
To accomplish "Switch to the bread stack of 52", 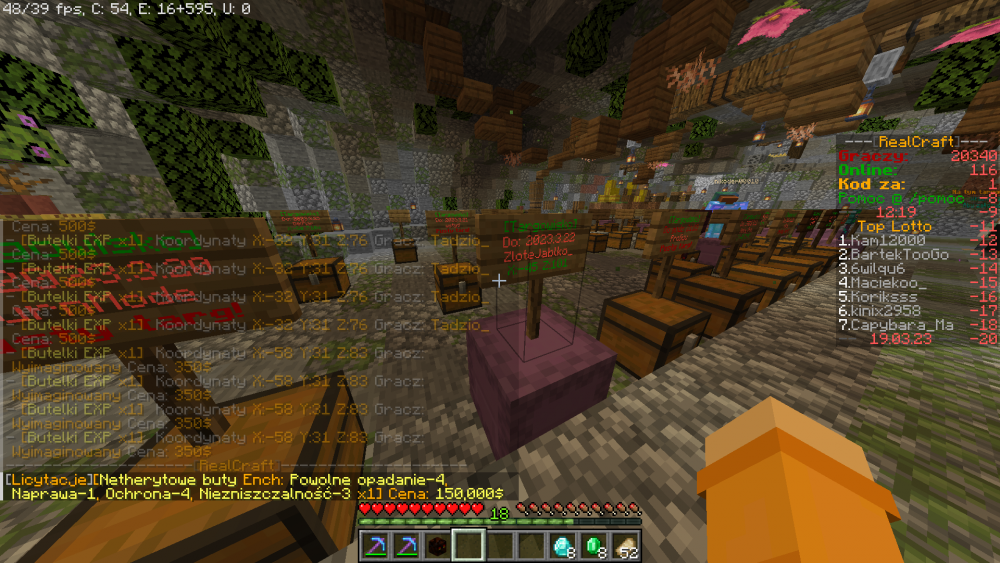I will pyautogui.click(x=626, y=545).
